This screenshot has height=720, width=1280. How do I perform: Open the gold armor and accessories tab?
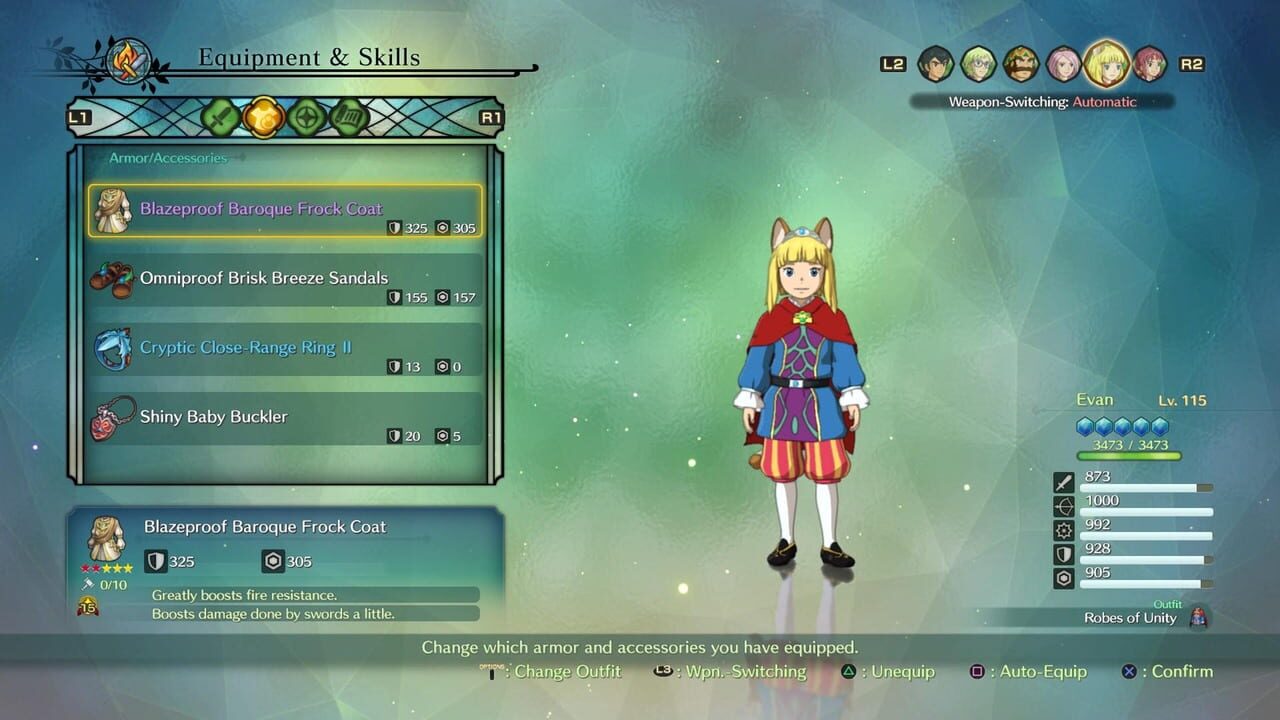[263, 118]
